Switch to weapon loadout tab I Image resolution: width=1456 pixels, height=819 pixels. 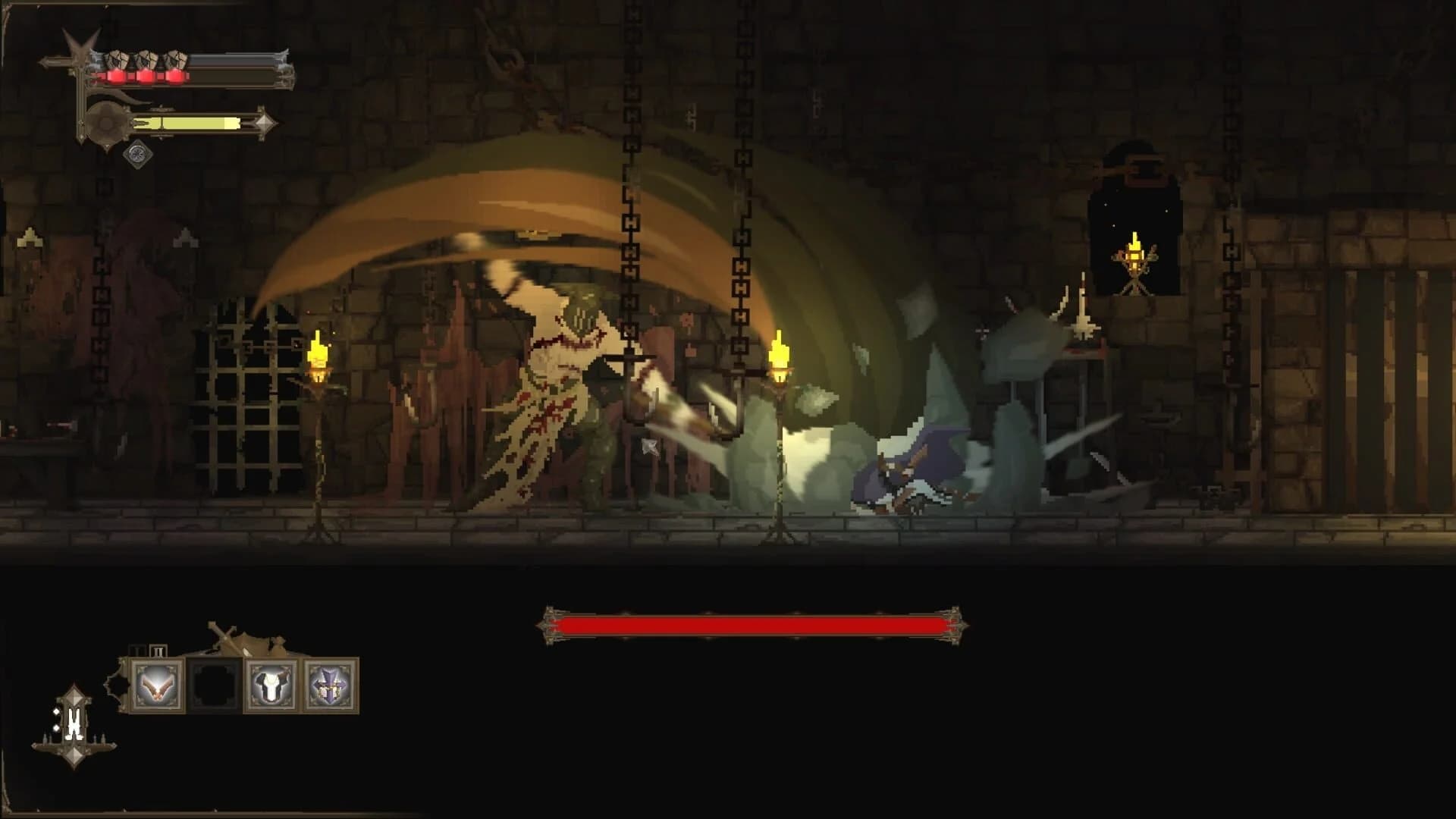point(136,650)
